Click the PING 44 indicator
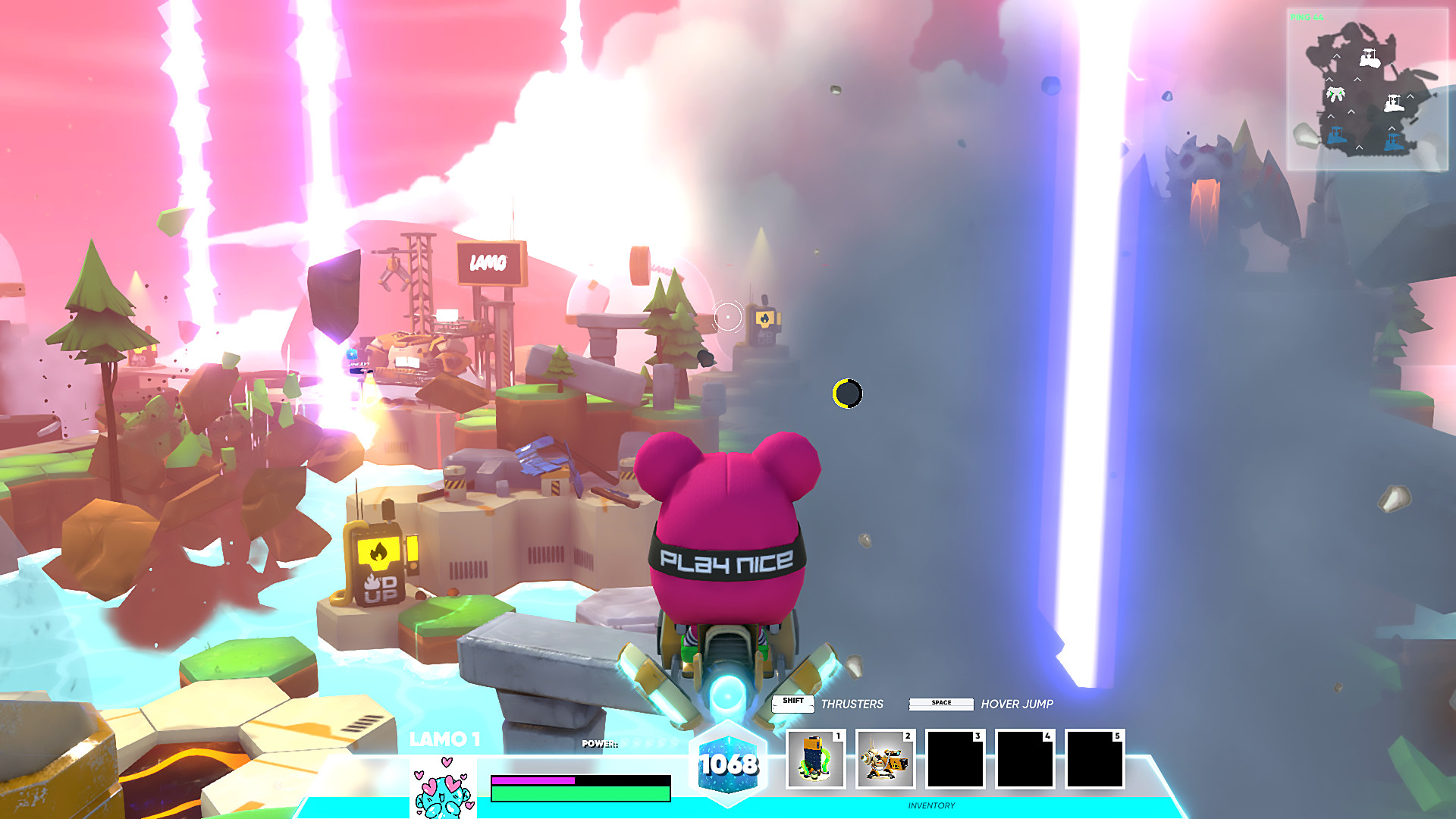Viewport: 1456px width, 819px height. coord(1307,17)
